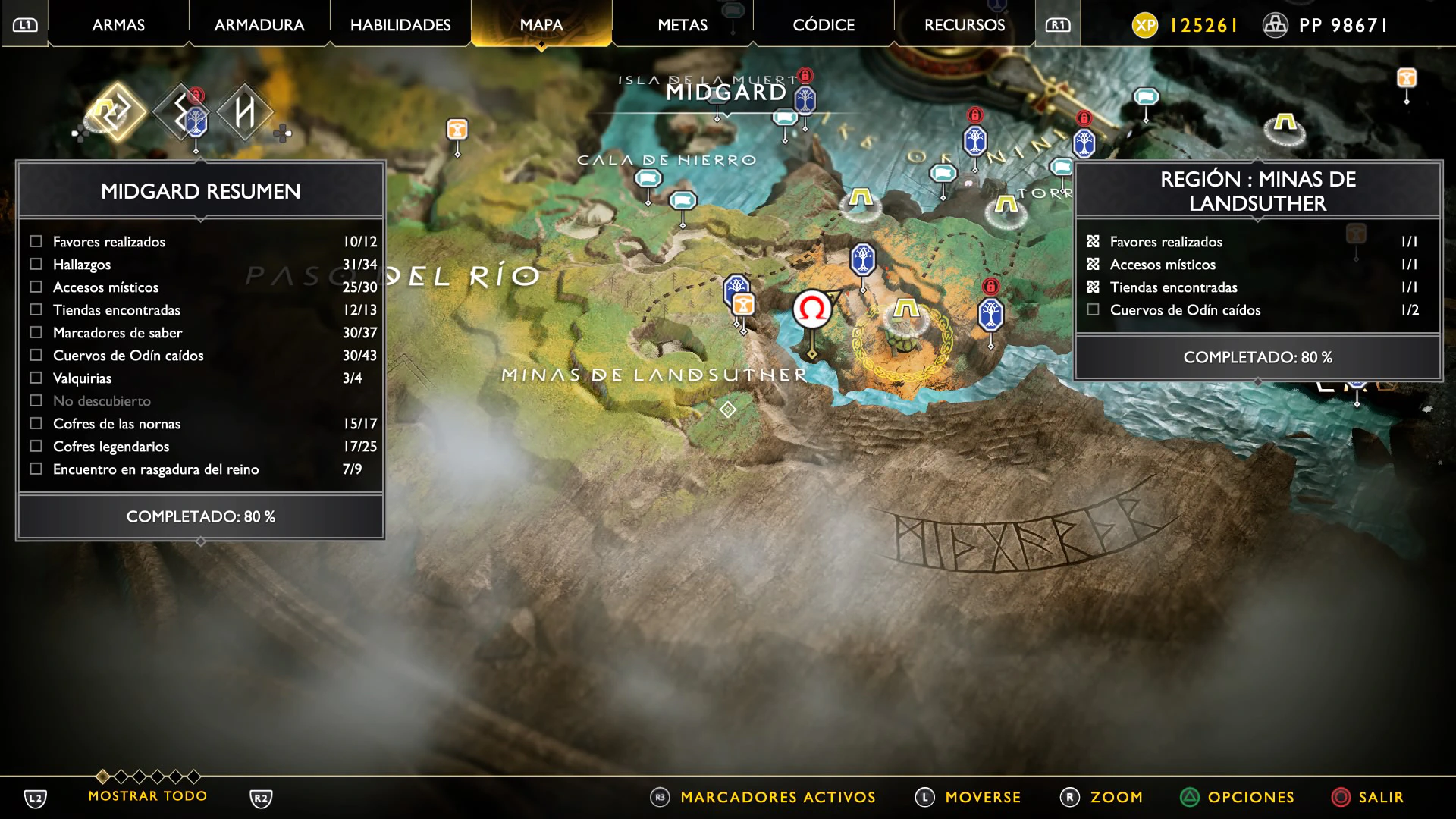The image size is (1456, 819).
Task: Open the CÓDICE tab
Action: (824, 25)
